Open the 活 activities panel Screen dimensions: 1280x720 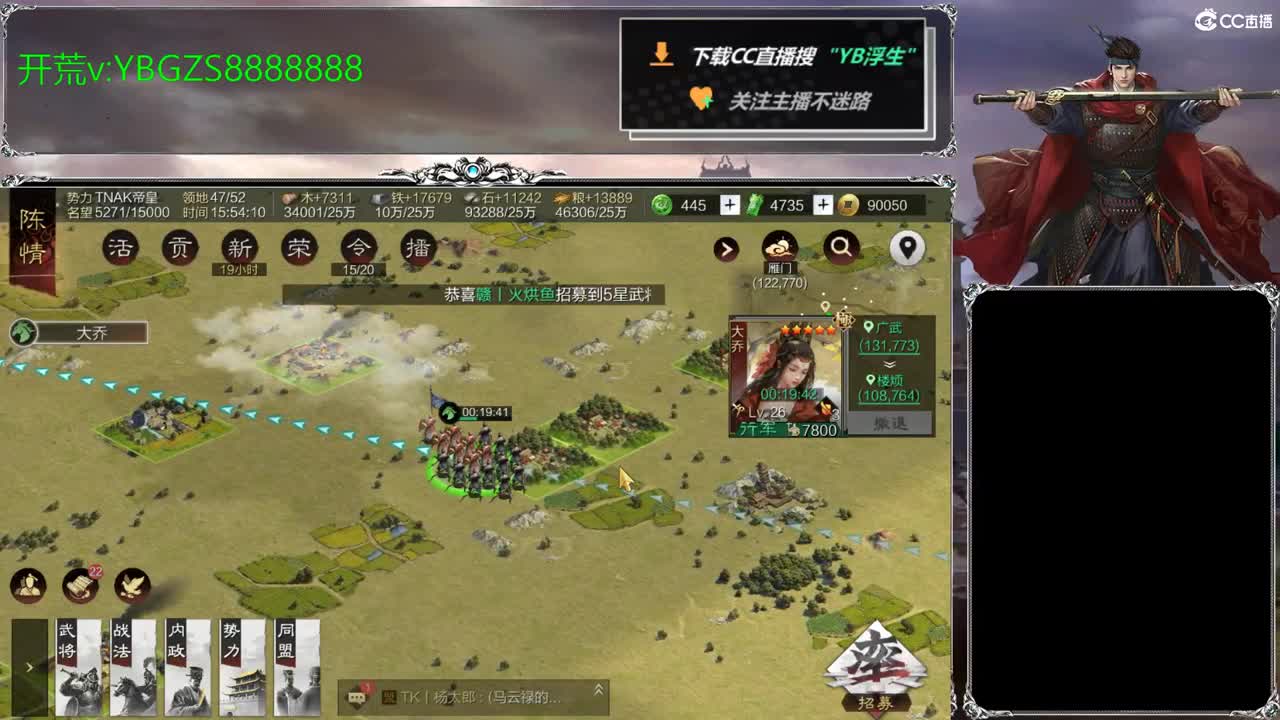(120, 247)
